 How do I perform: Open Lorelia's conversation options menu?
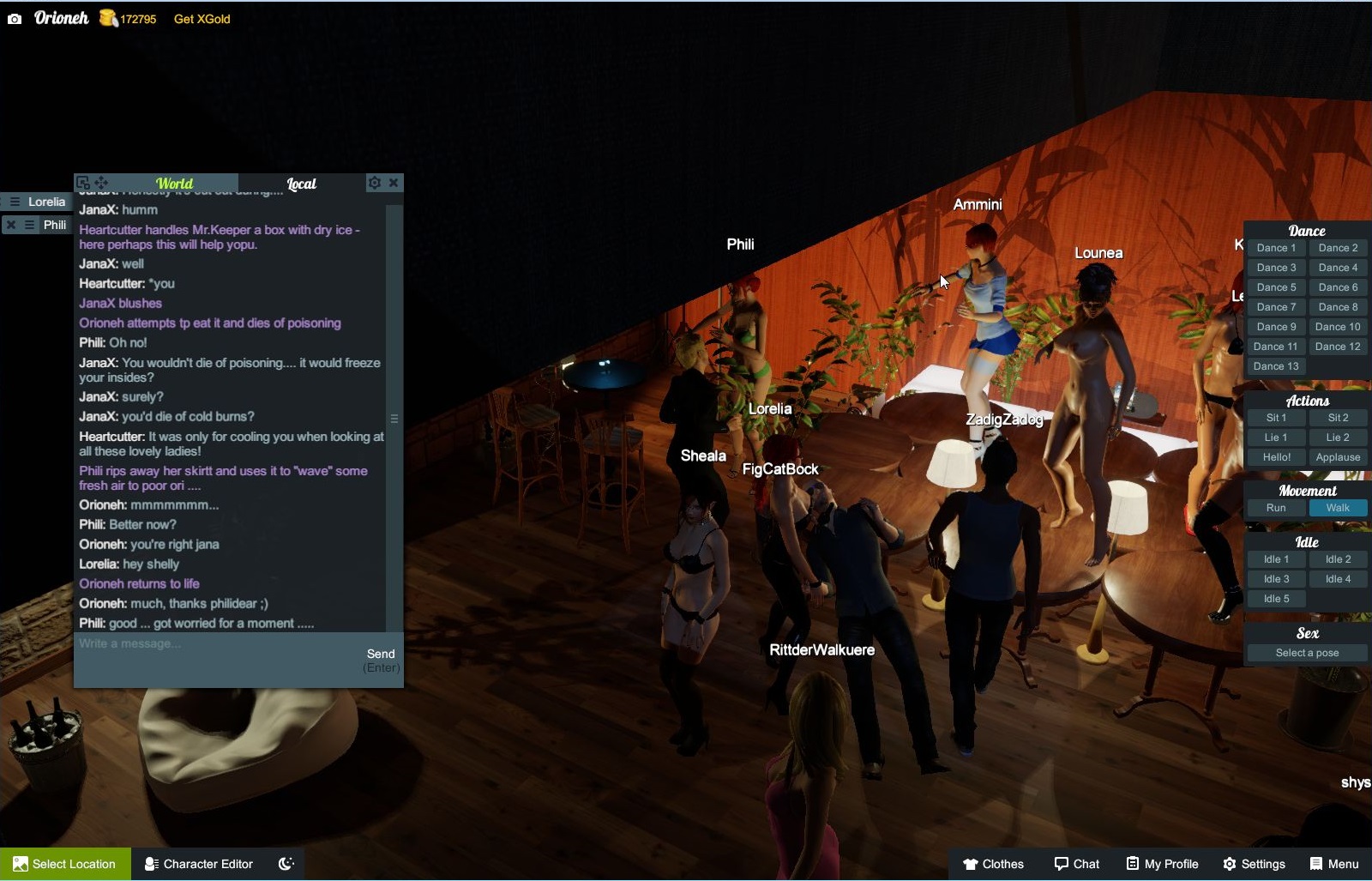pos(14,202)
